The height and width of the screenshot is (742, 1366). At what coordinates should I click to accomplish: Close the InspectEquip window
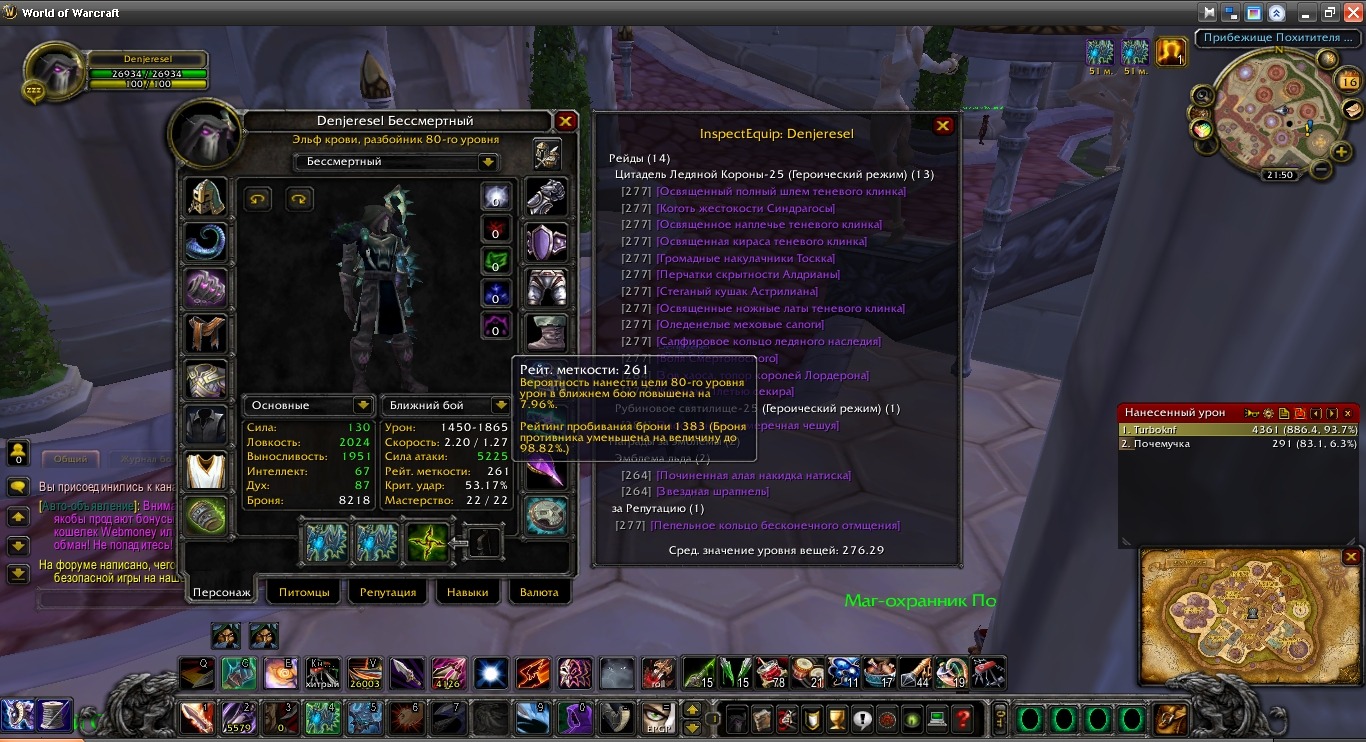(942, 126)
